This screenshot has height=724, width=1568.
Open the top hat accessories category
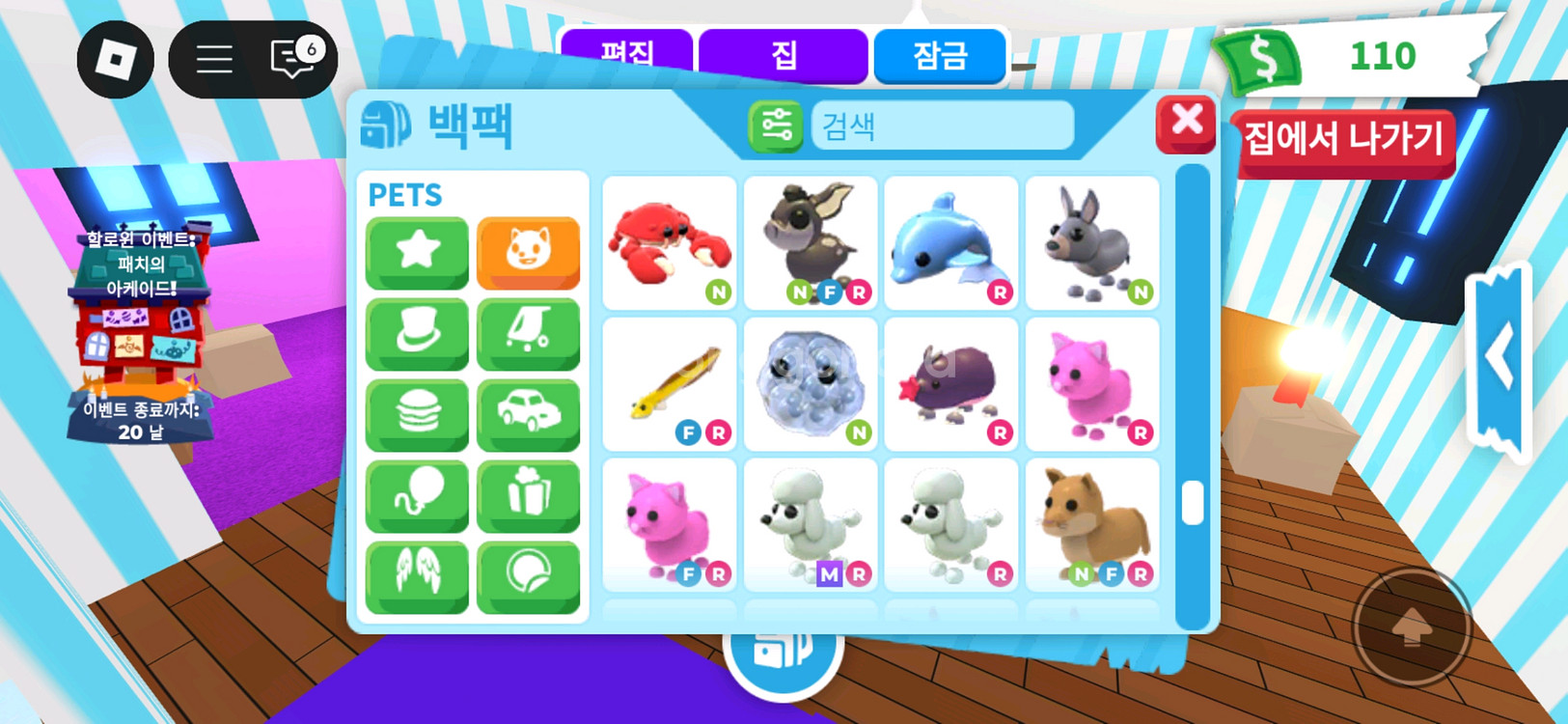click(x=417, y=333)
